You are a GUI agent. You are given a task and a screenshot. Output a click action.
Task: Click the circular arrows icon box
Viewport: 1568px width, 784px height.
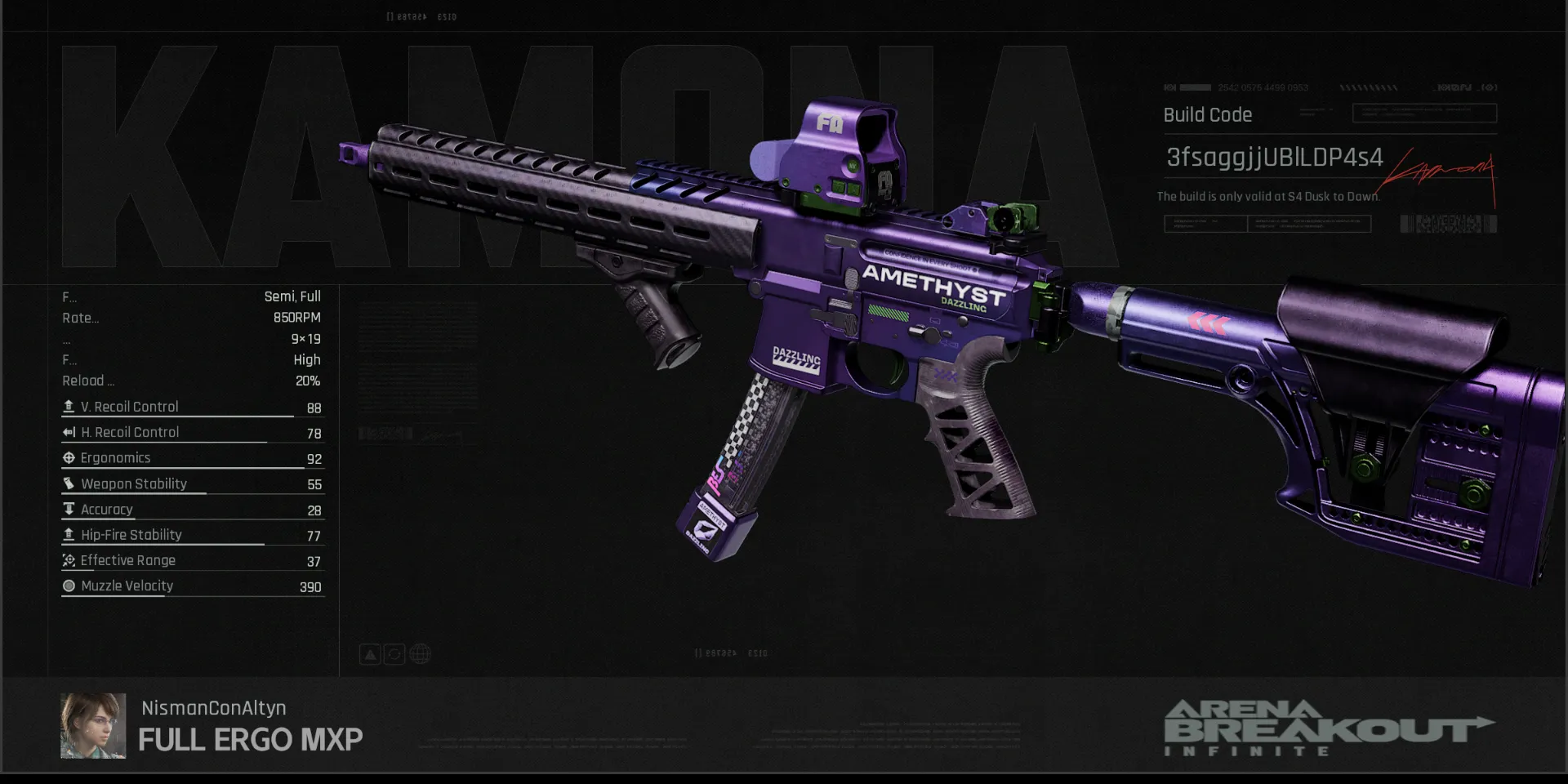(394, 654)
